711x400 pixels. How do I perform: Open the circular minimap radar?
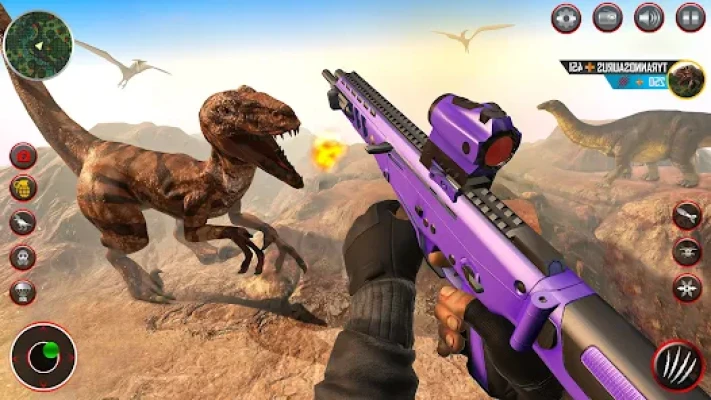tap(38, 45)
